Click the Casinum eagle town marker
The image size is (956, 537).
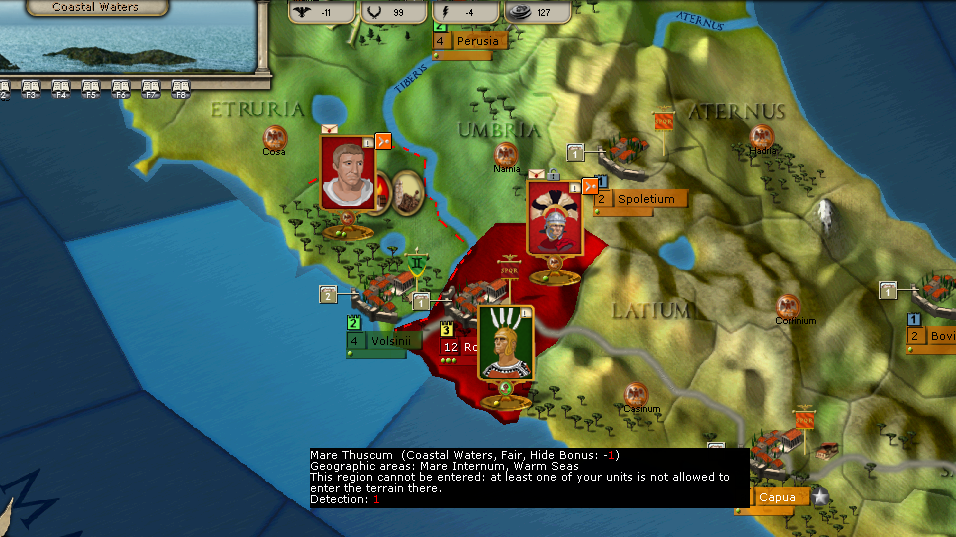(634, 395)
